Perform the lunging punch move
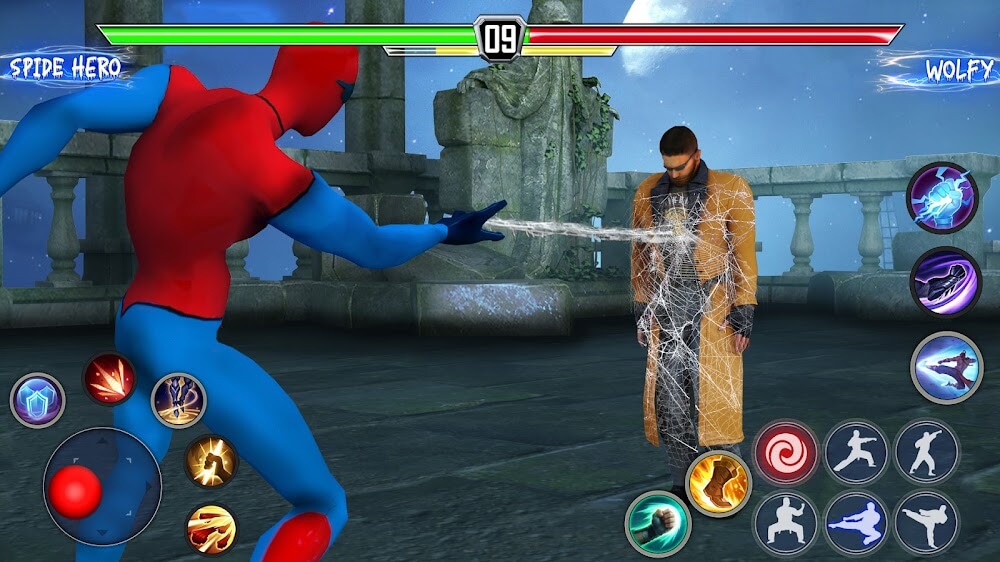The width and height of the screenshot is (1000, 562). 856,452
